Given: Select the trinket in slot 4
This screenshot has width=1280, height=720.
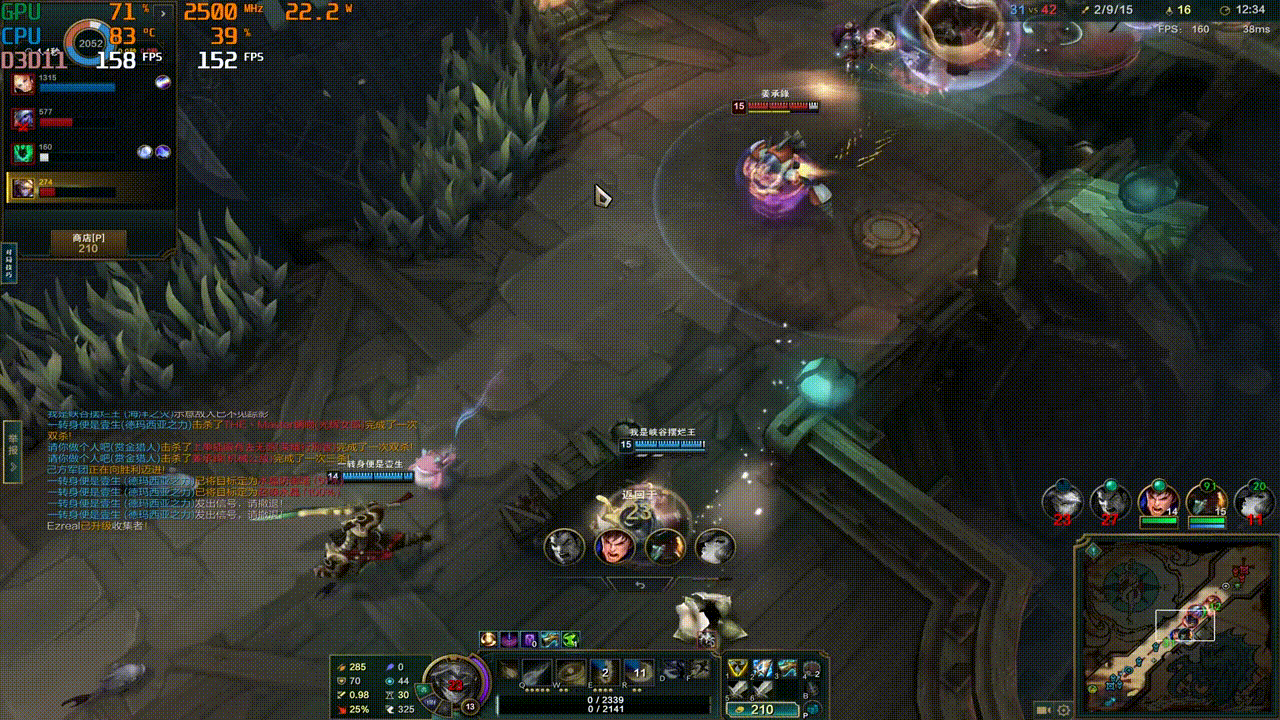Looking at the screenshot, I should click(812, 670).
